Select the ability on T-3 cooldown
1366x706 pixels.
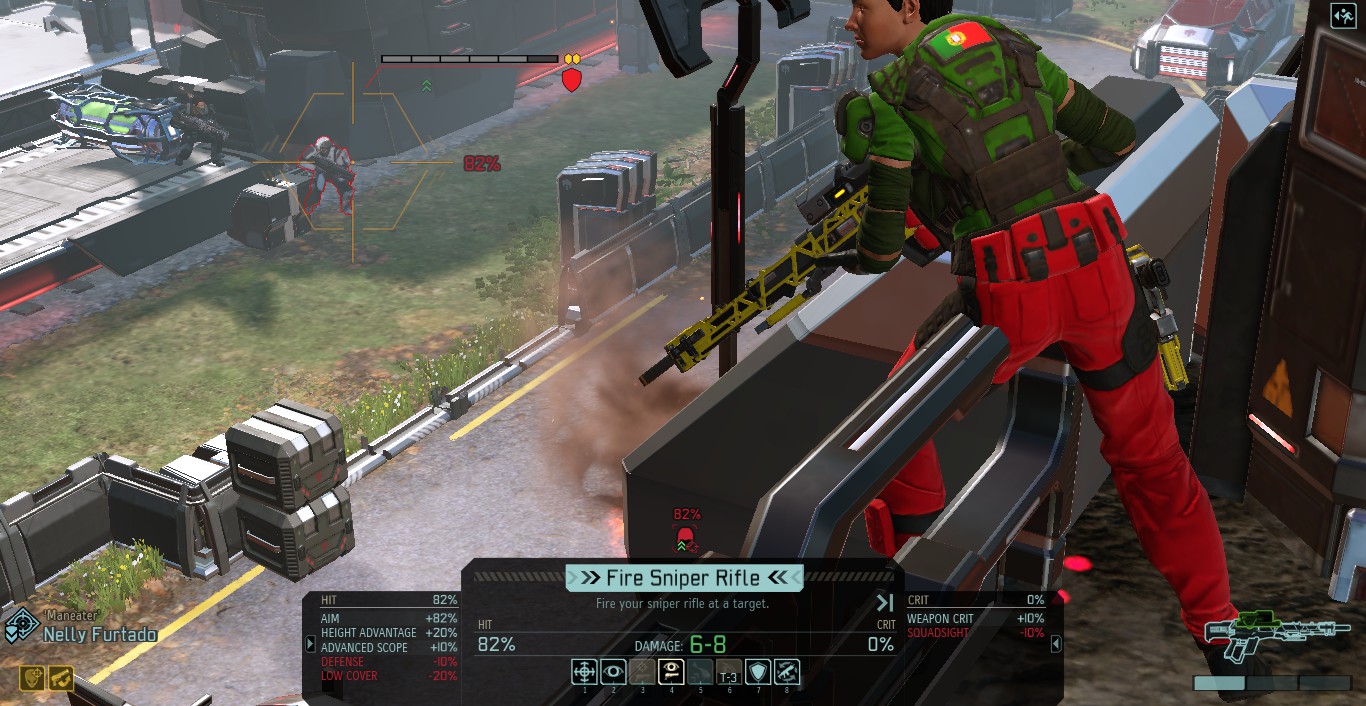729,671
